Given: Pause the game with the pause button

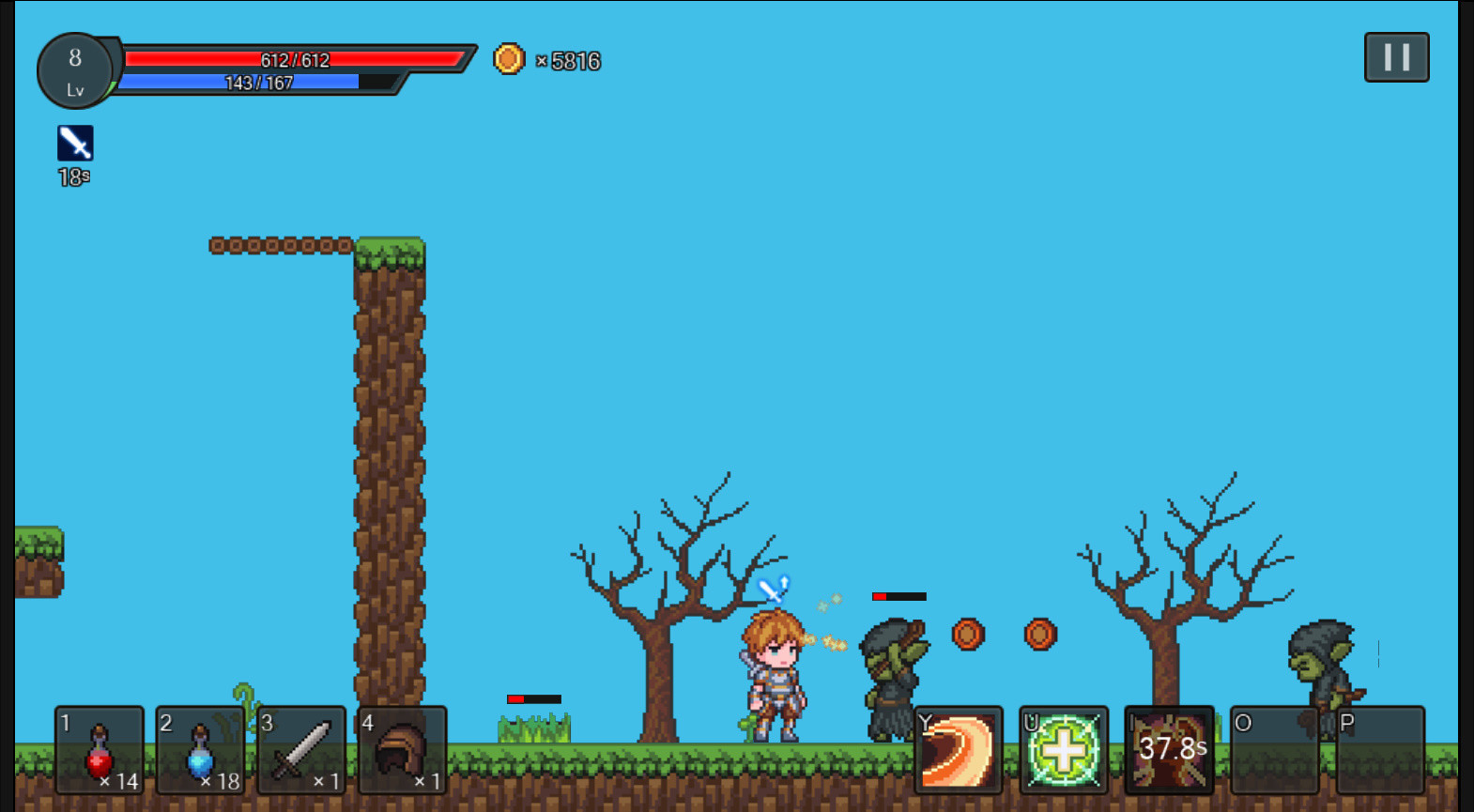Looking at the screenshot, I should tap(1396, 57).
